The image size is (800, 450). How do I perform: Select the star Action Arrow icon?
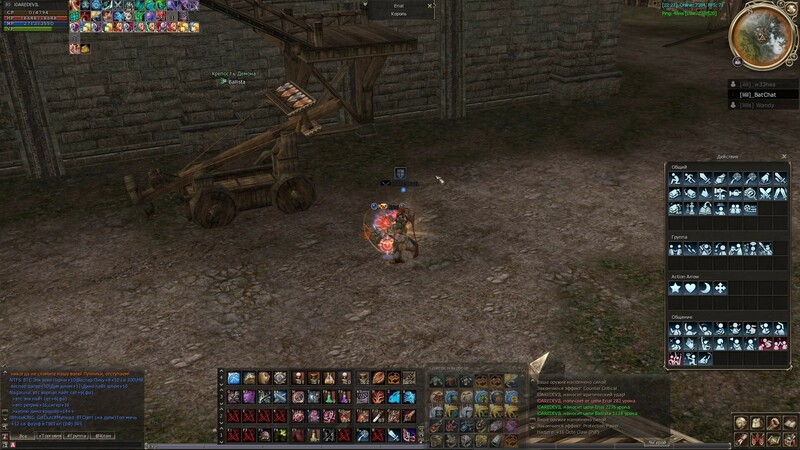pyautogui.click(x=675, y=288)
